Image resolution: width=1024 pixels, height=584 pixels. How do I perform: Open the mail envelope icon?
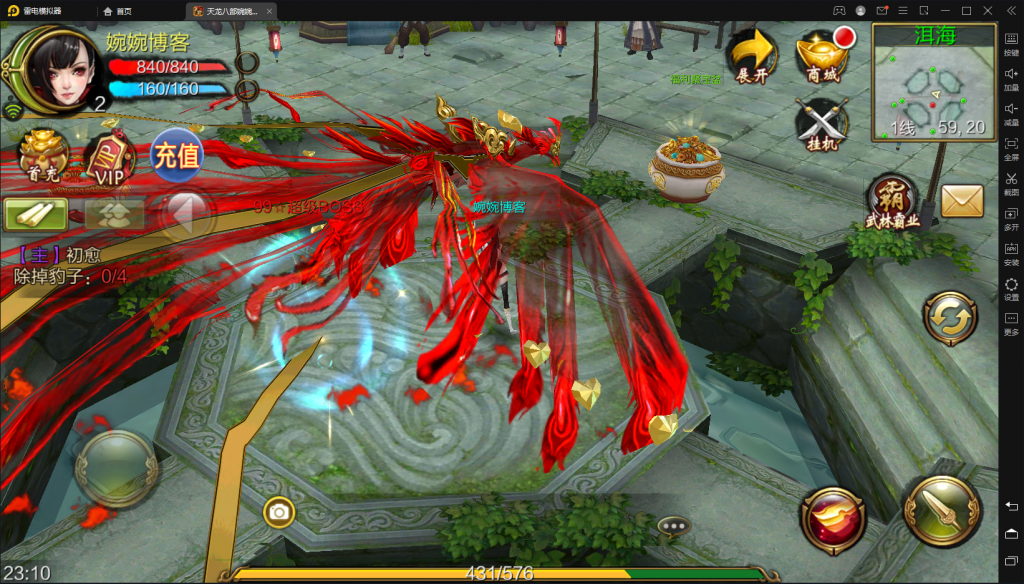pyautogui.click(x=961, y=202)
